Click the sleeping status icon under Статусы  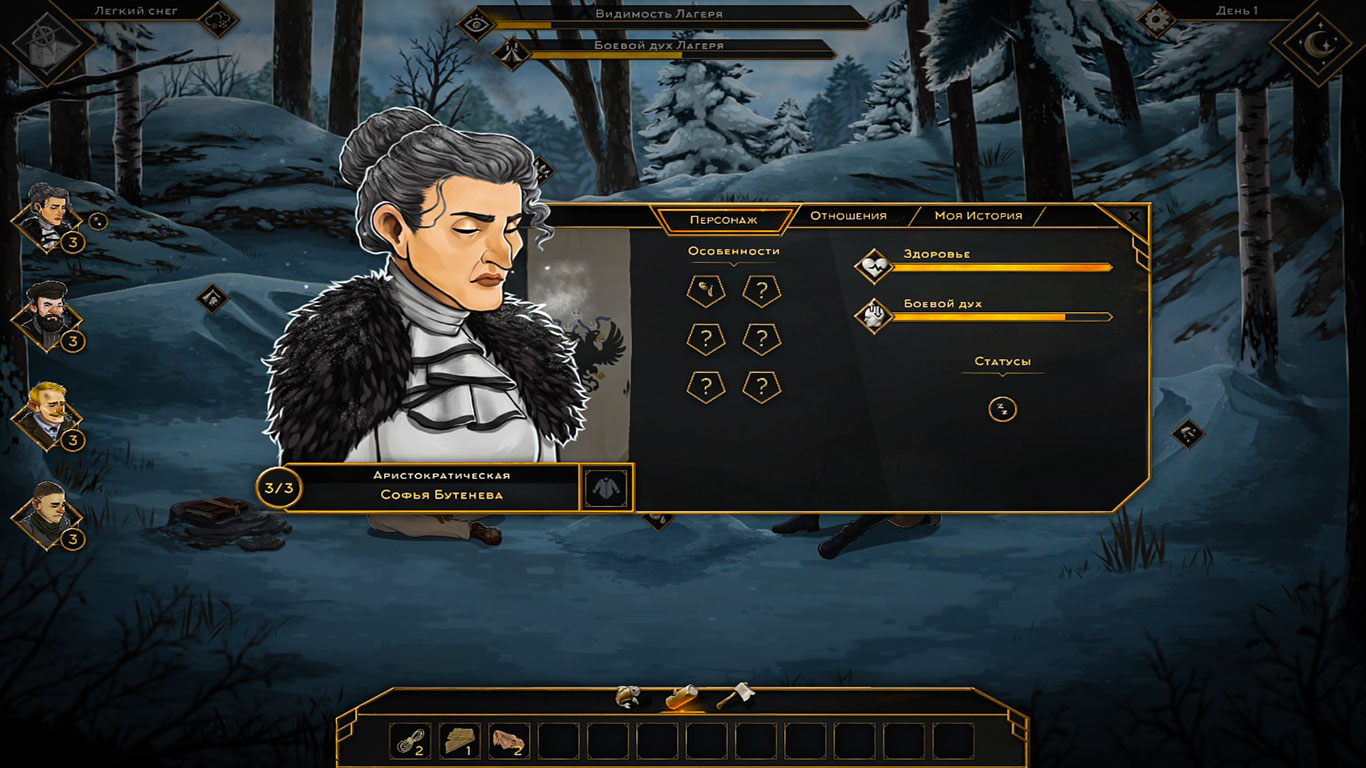tap(1002, 408)
